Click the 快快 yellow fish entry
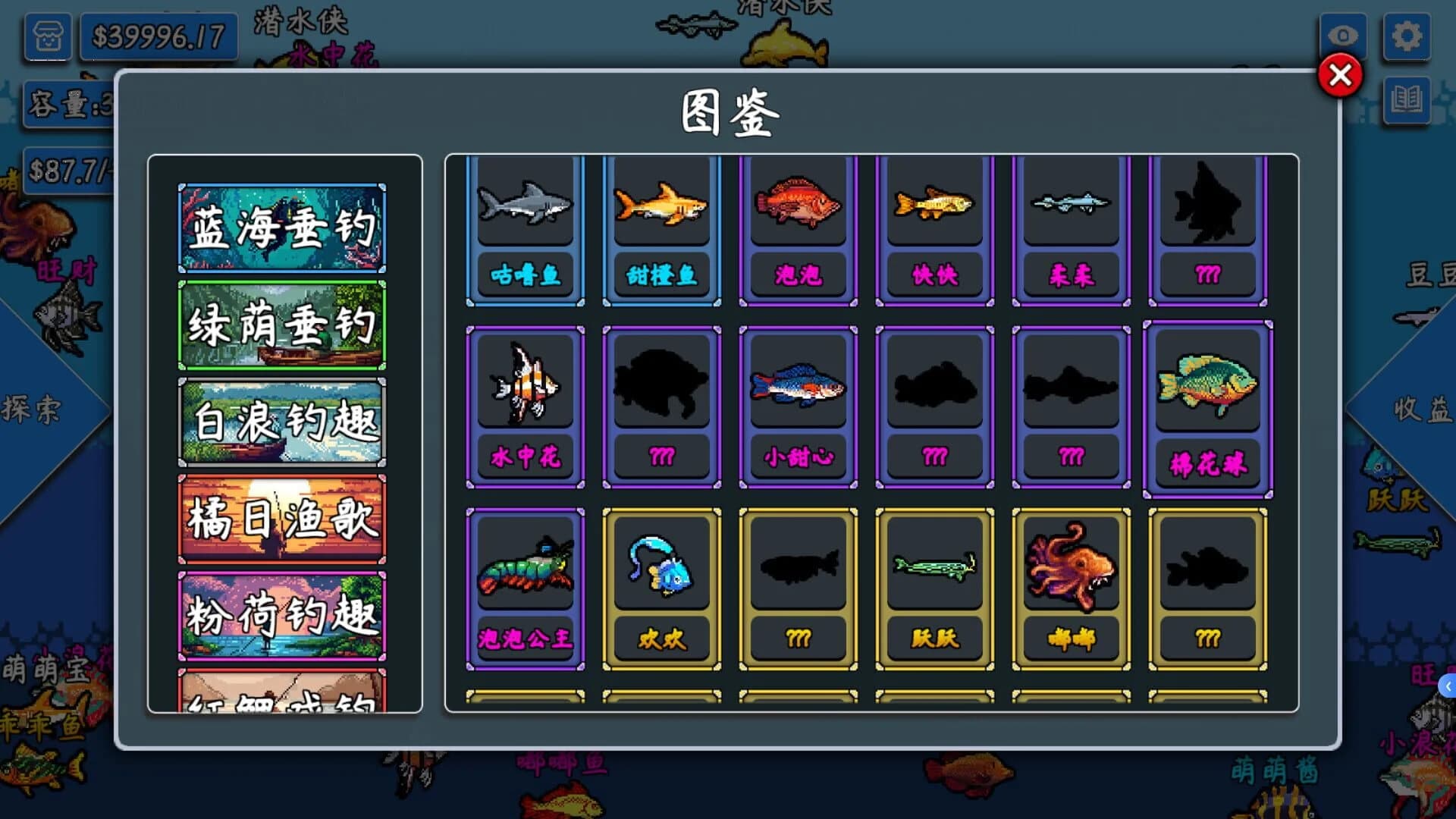 pyautogui.click(x=934, y=227)
